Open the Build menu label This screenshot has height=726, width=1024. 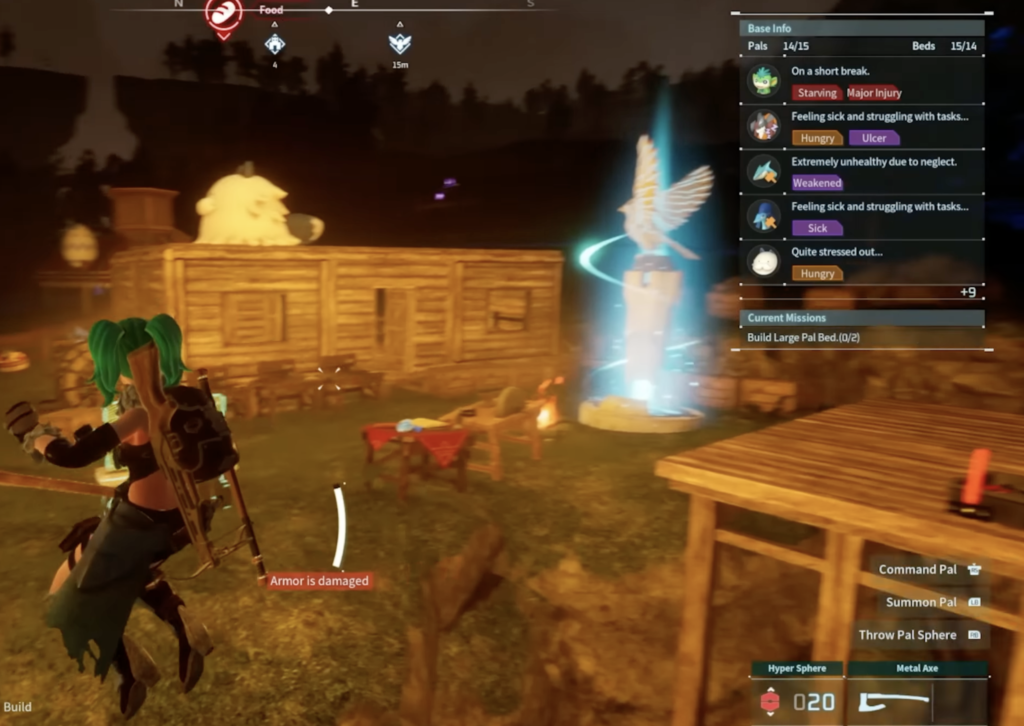(x=17, y=707)
